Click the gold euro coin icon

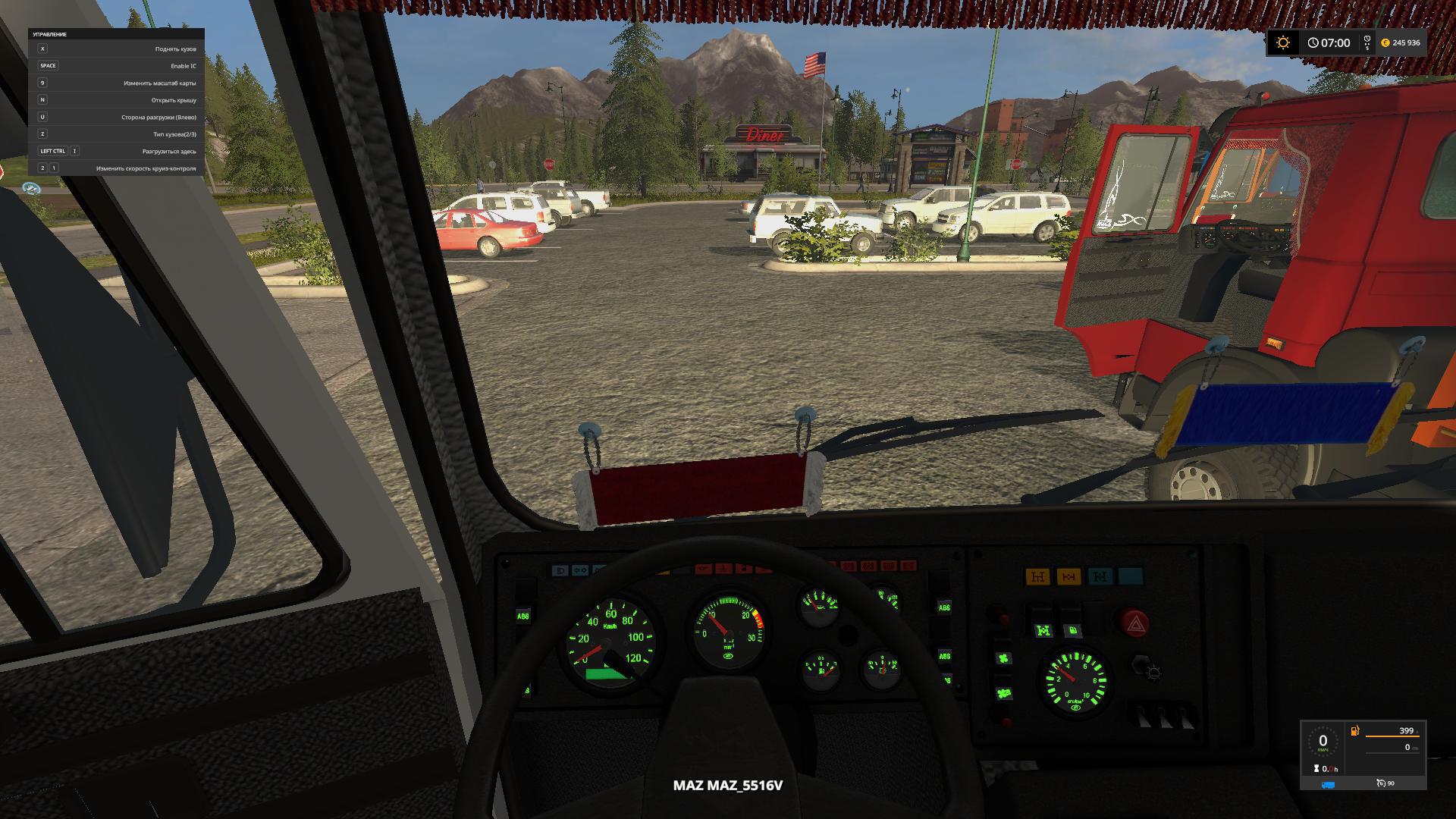1385,43
